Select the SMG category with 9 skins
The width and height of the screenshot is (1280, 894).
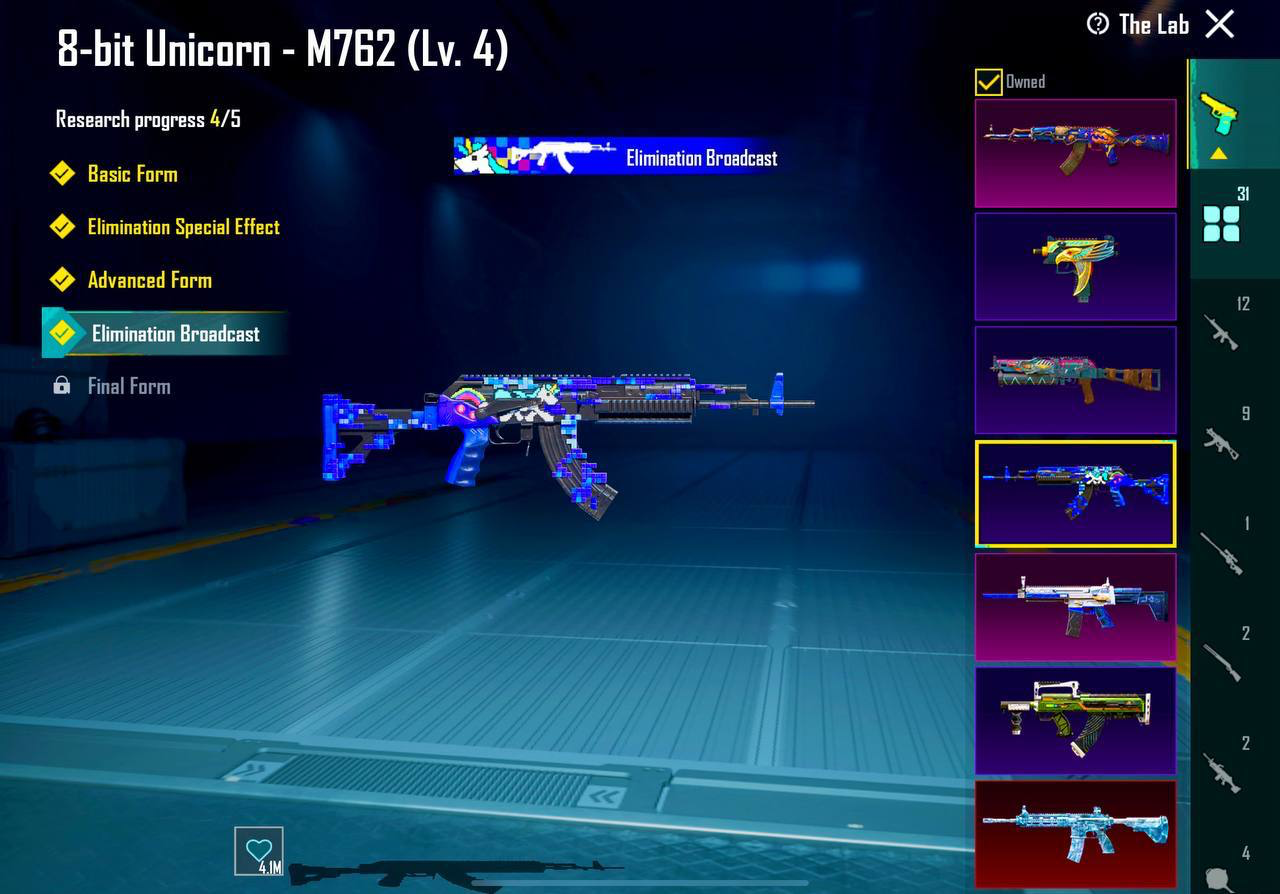tap(1221, 443)
